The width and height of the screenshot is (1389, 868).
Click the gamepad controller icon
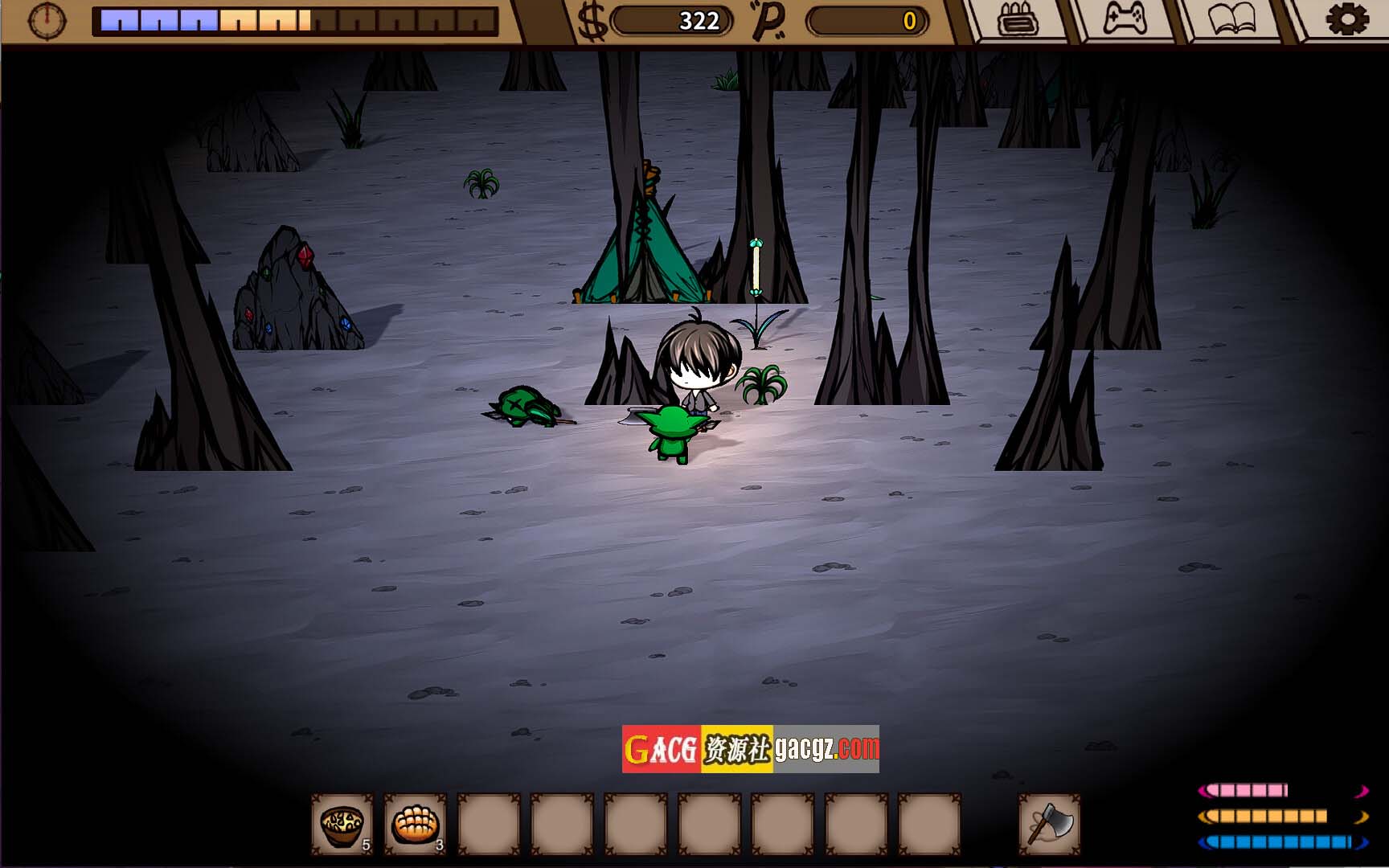[x=1125, y=19]
